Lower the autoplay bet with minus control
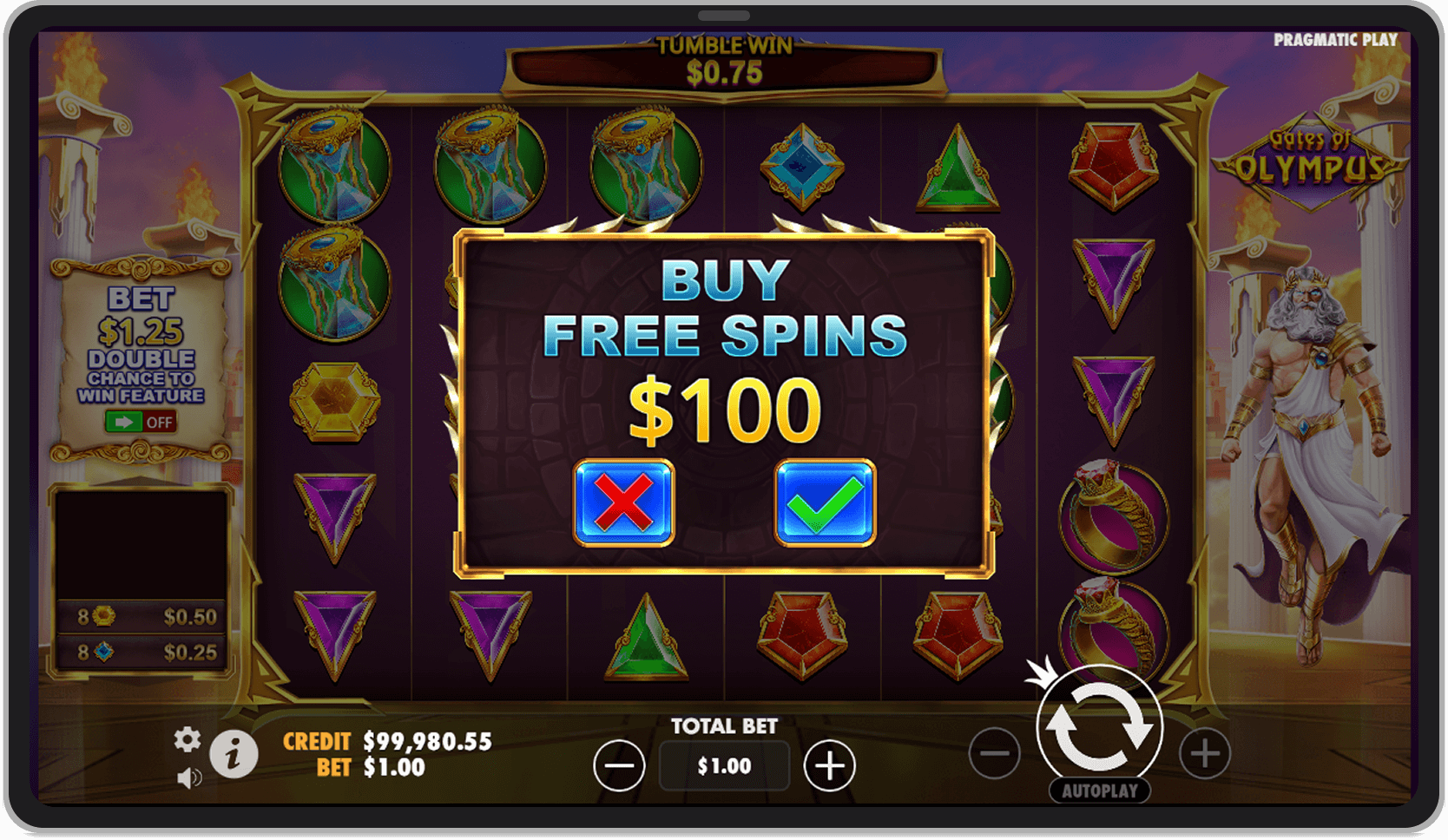Screen dimensions: 1448x840 point(995,753)
